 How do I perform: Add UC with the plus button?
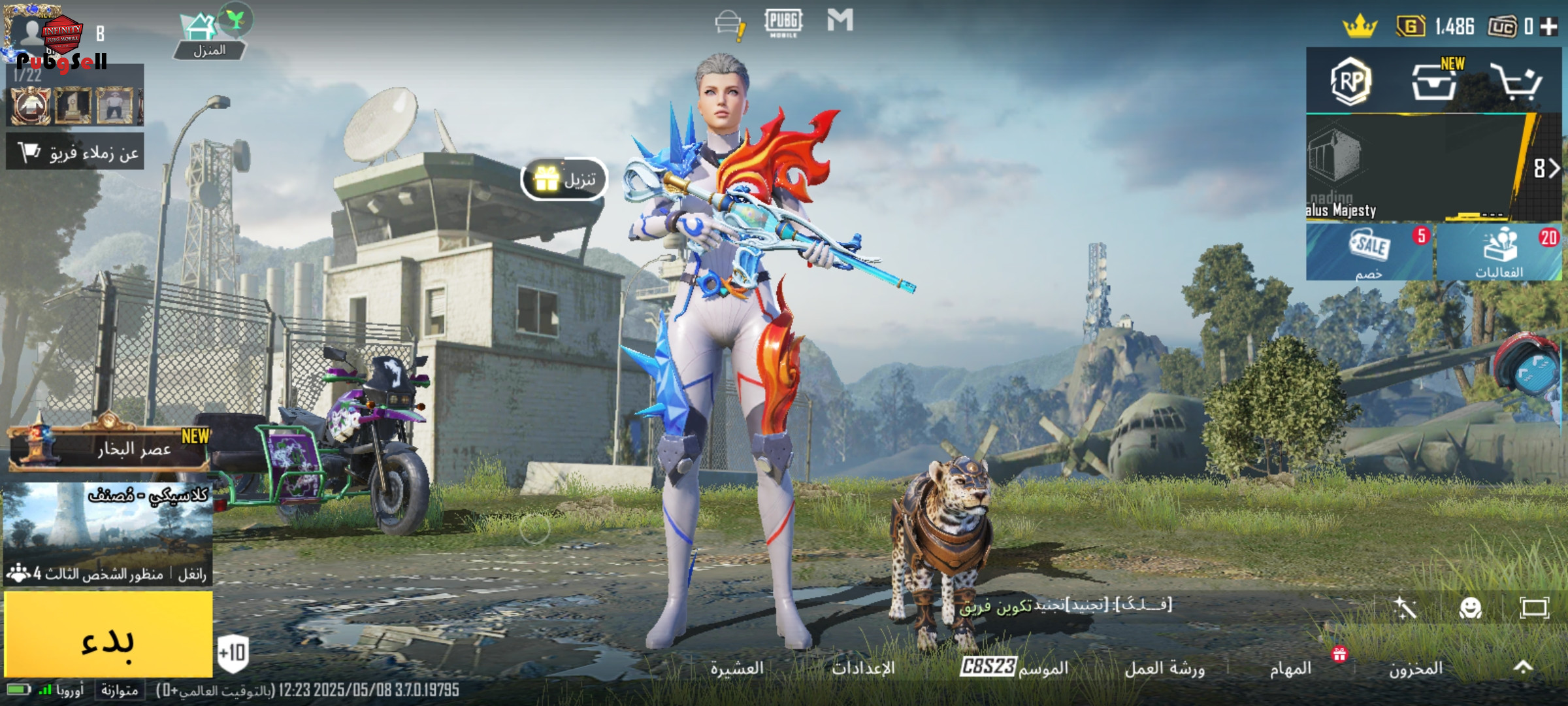click(1548, 27)
